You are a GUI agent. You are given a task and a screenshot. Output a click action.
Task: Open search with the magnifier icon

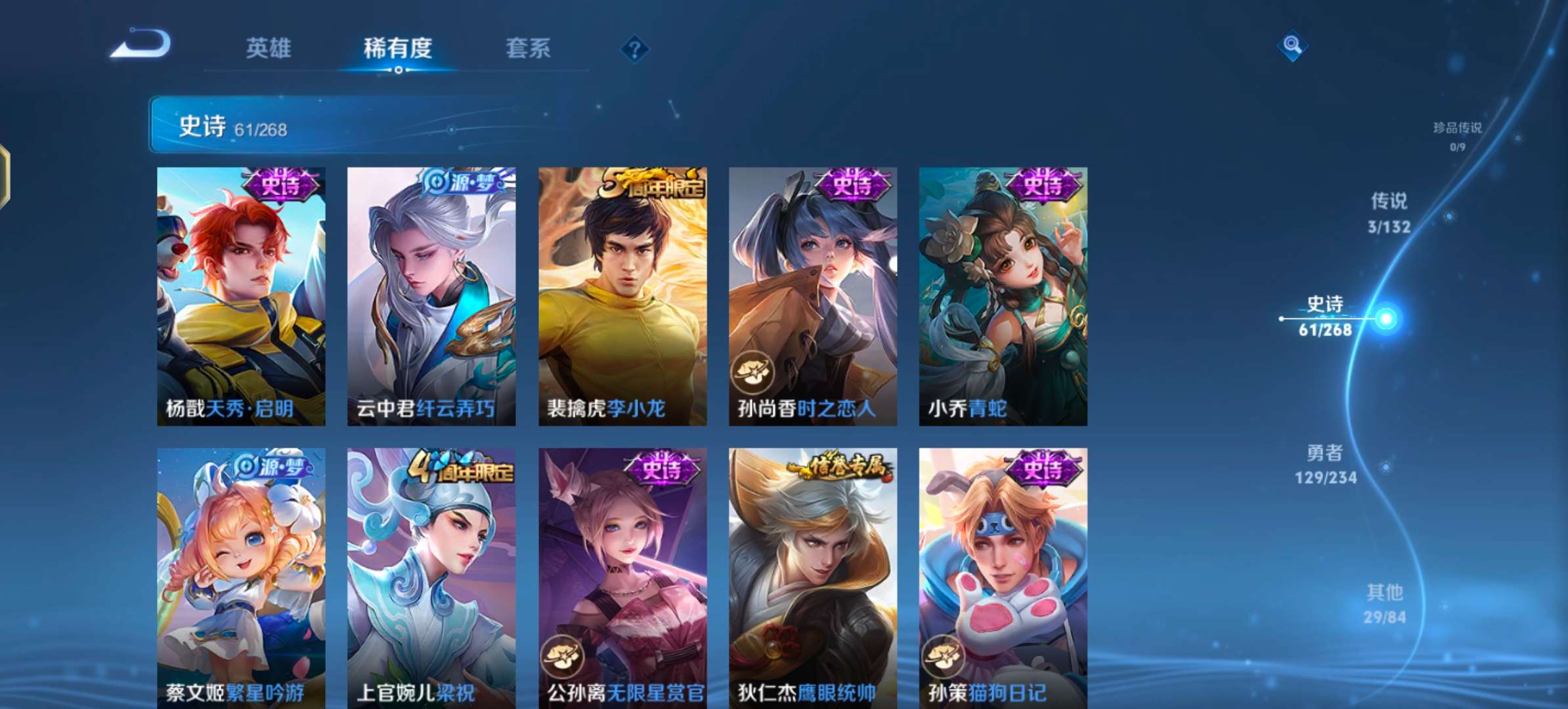[1292, 45]
